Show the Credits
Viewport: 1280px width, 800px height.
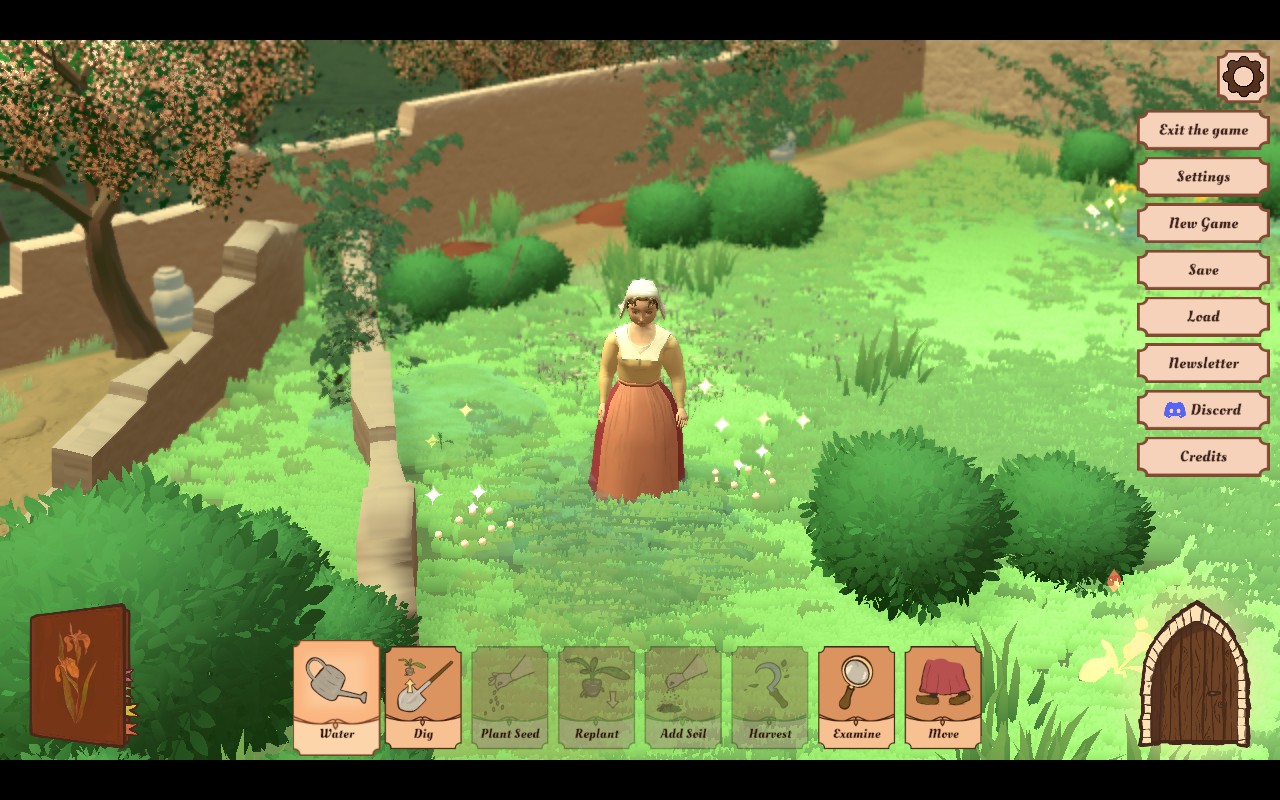[1203, 456]
